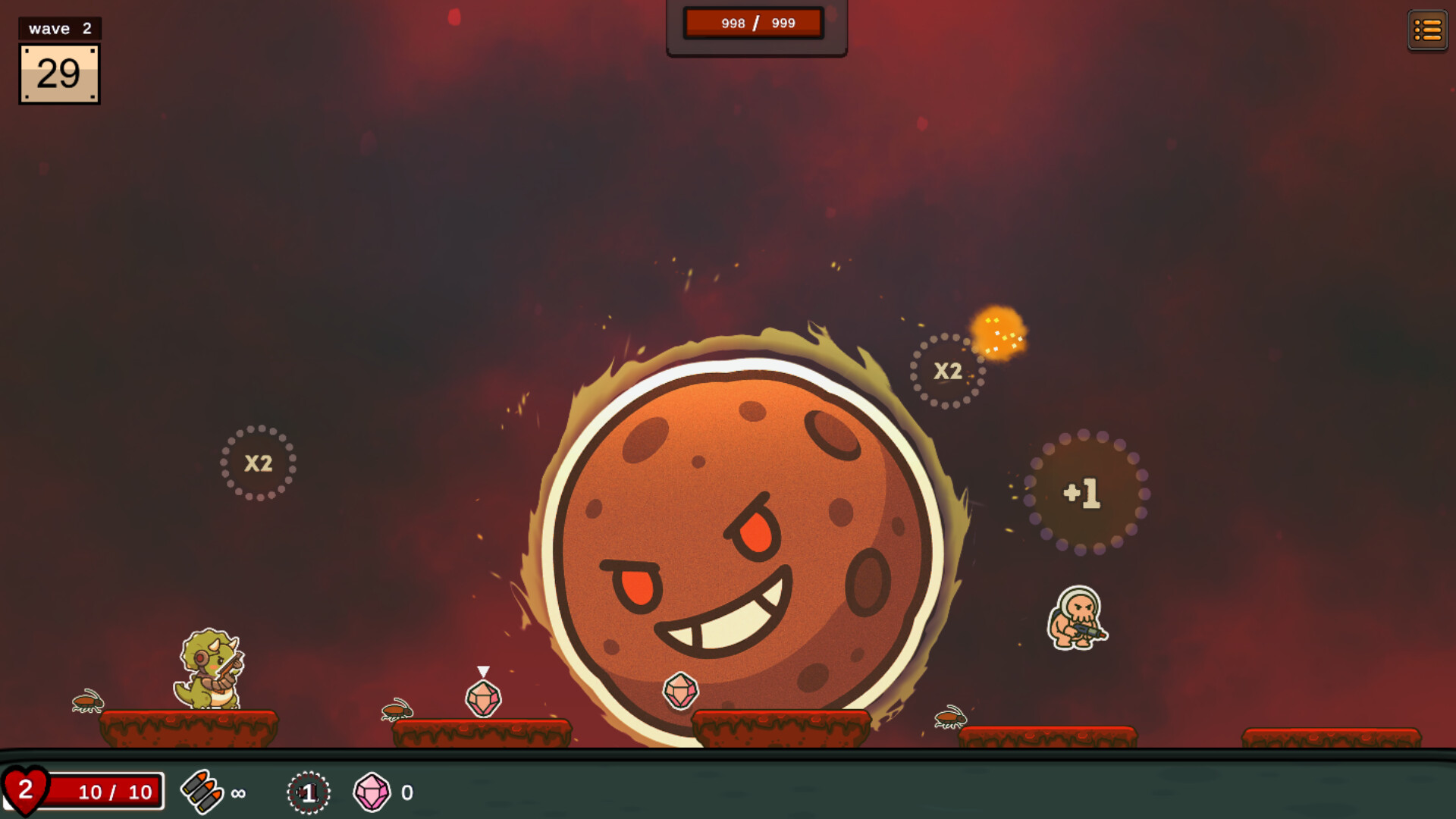The height and width of the screenshot is (819, 1456).
Task: Click the gem in front of the boss
Action: (680, 692)
